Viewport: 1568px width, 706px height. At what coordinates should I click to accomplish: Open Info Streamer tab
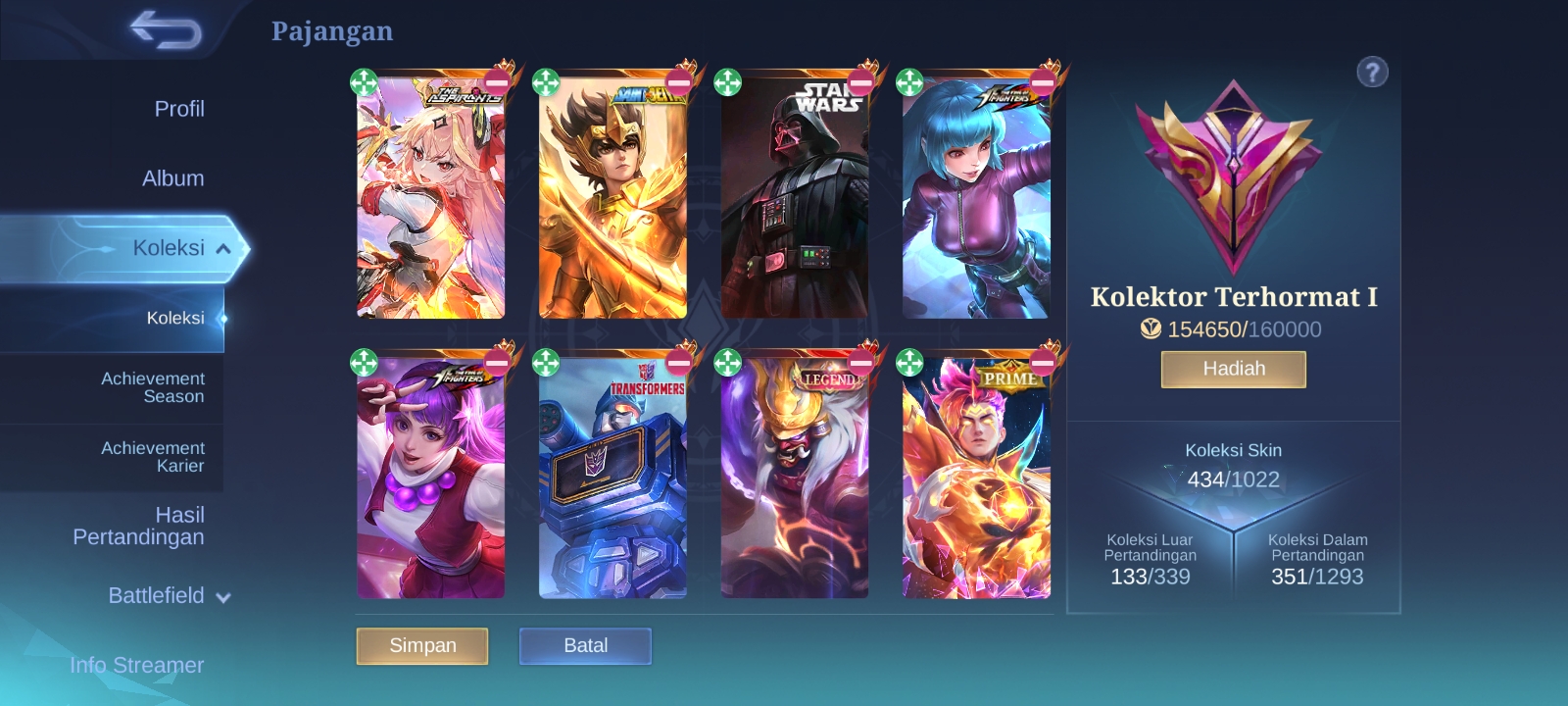click(137, 665)
